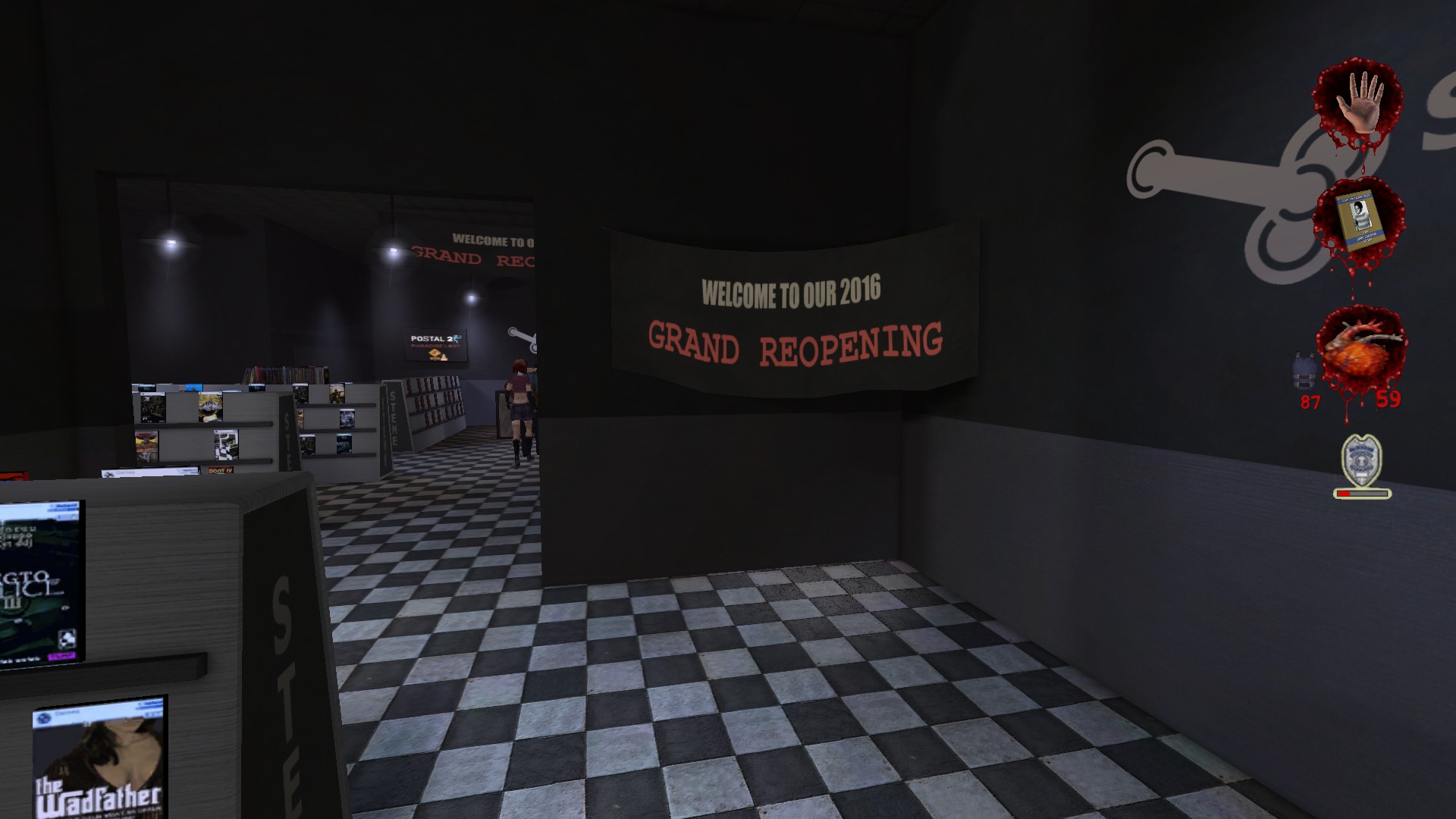Click the GRAND REOPENING banner text
1456x819 pixels.
coord(795,342)
